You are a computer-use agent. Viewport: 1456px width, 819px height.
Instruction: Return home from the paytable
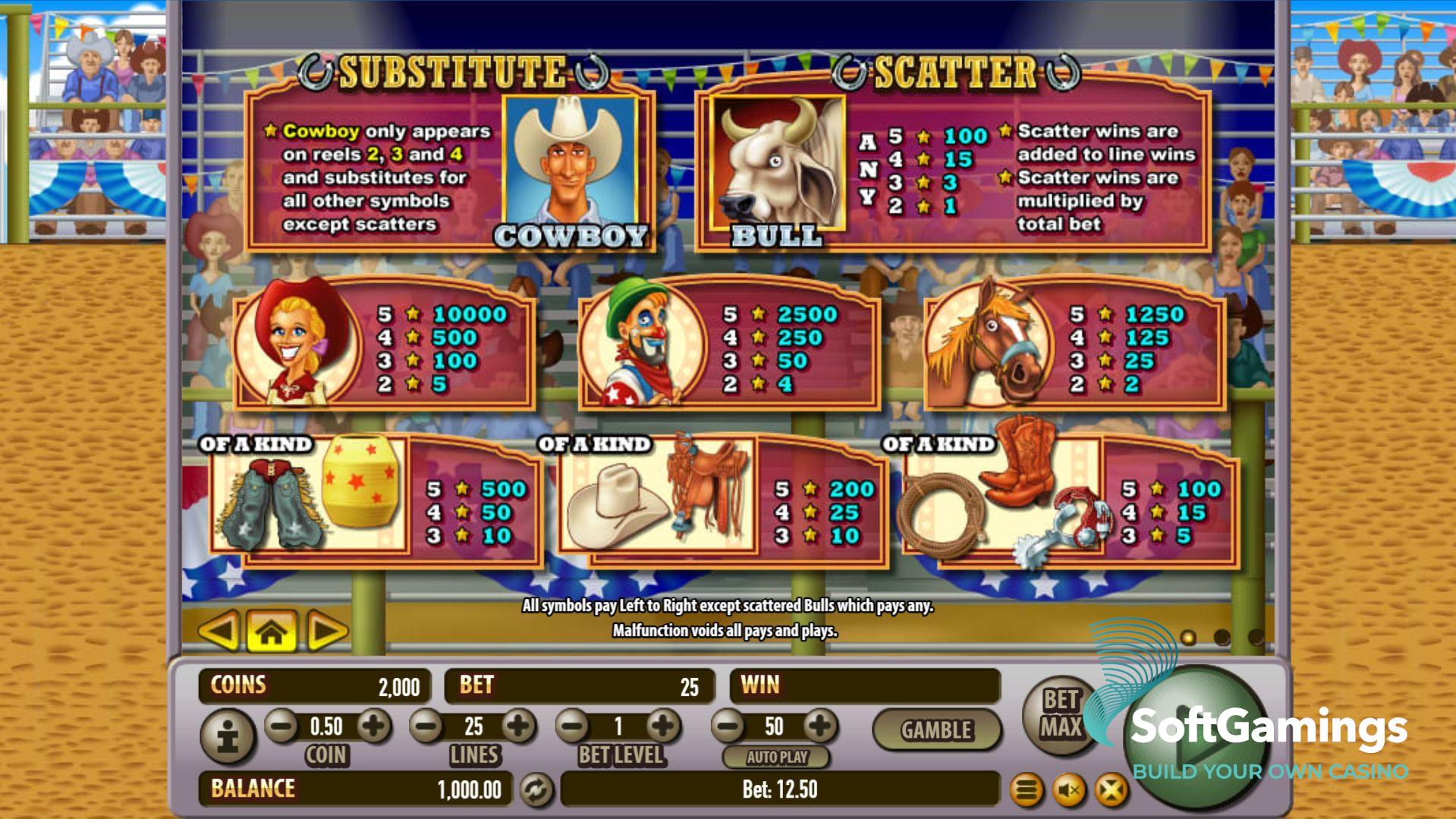(272, 631)
